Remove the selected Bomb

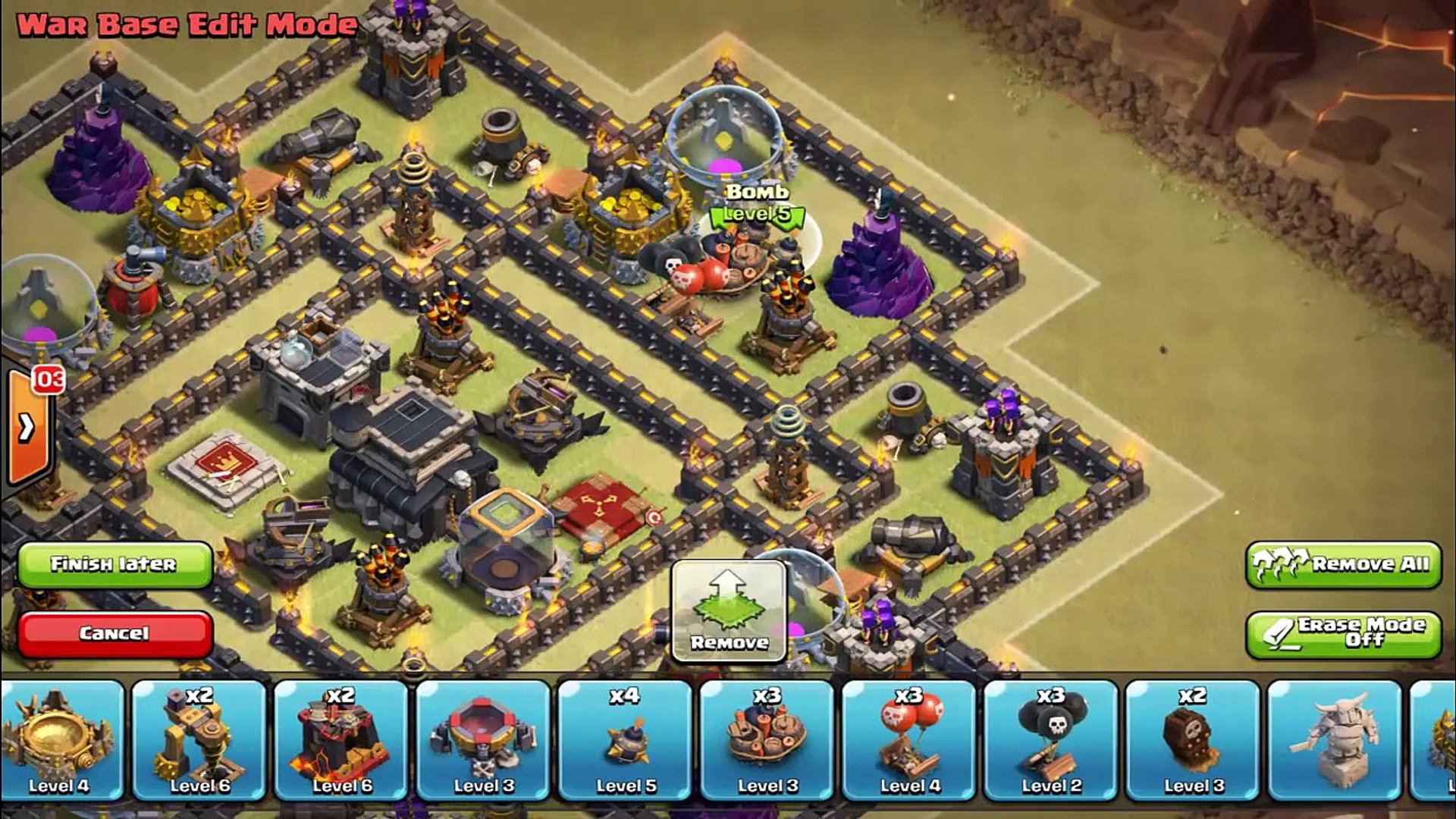pyautogui.click(x=729, y=611)
